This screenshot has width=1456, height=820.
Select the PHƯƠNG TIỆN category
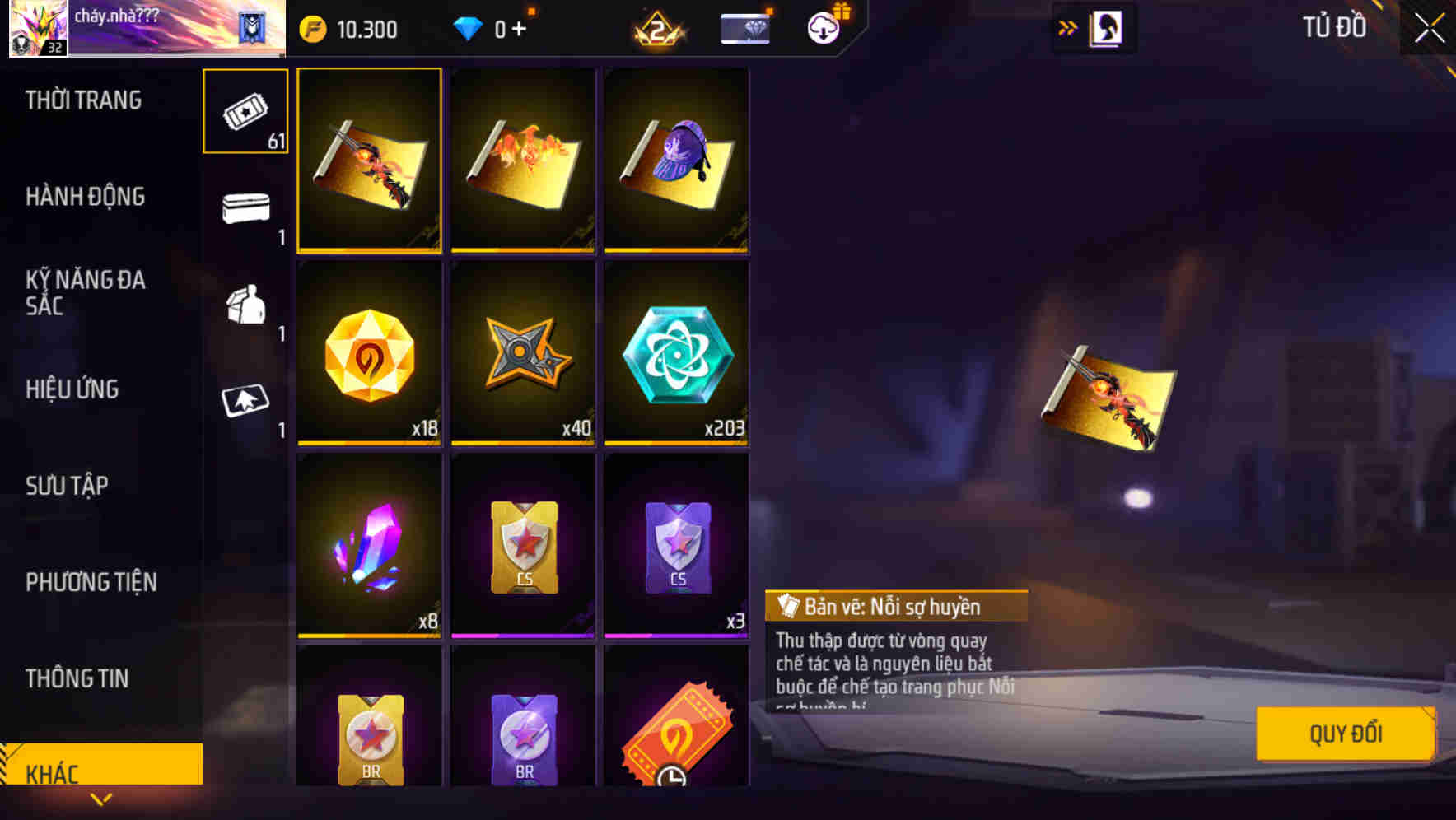coord(91,582)
